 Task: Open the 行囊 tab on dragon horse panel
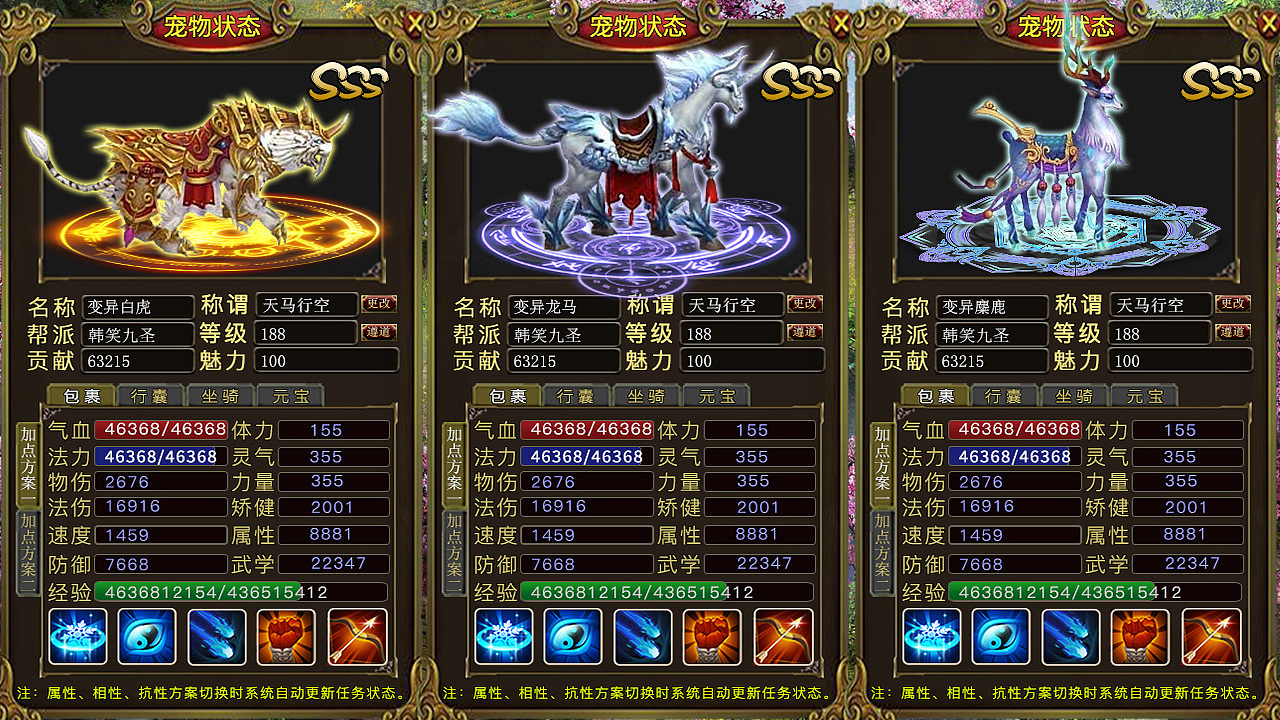[576, 395]
